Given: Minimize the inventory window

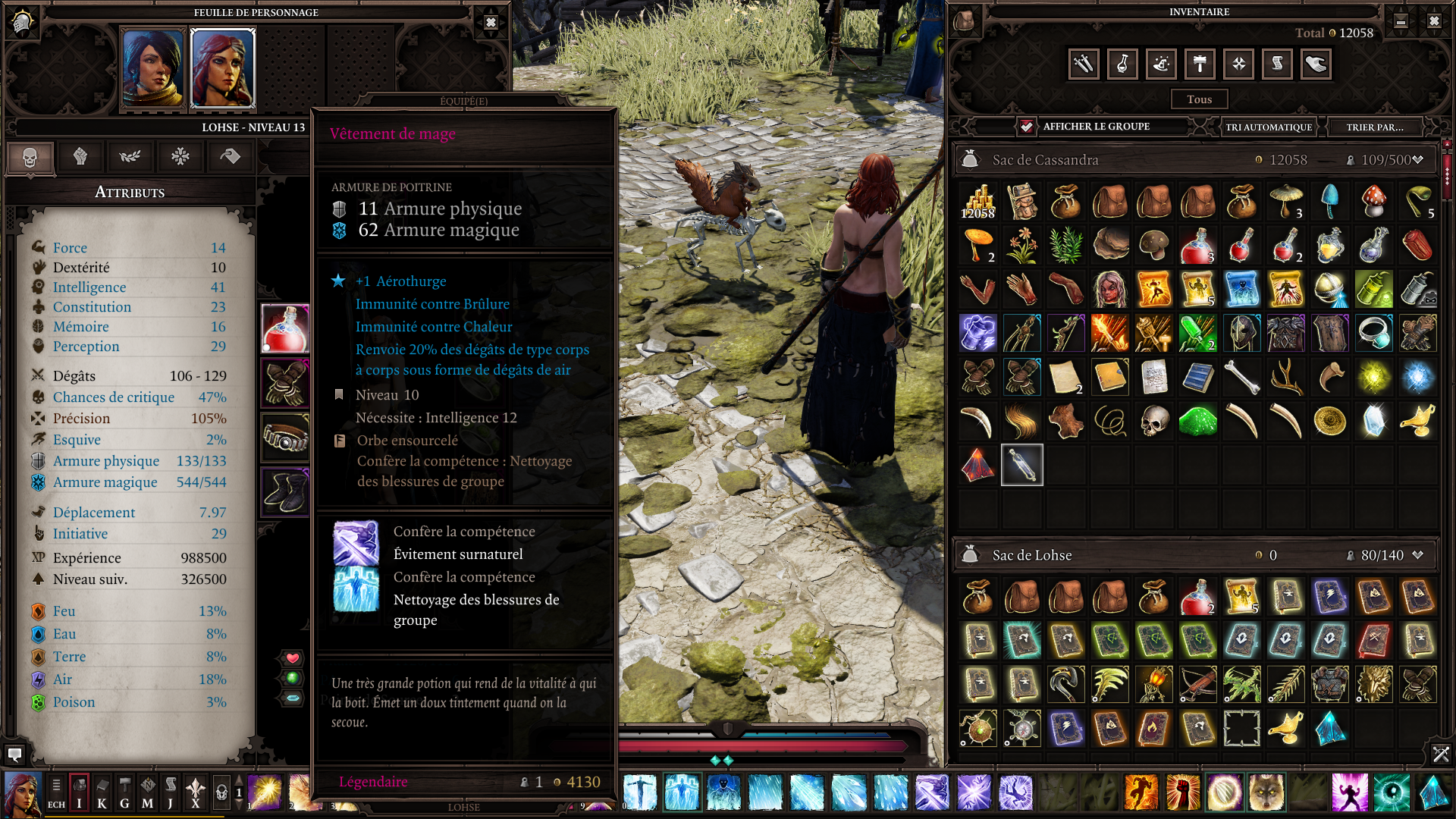Looking at the screenshot, I should coord(1401,21).
